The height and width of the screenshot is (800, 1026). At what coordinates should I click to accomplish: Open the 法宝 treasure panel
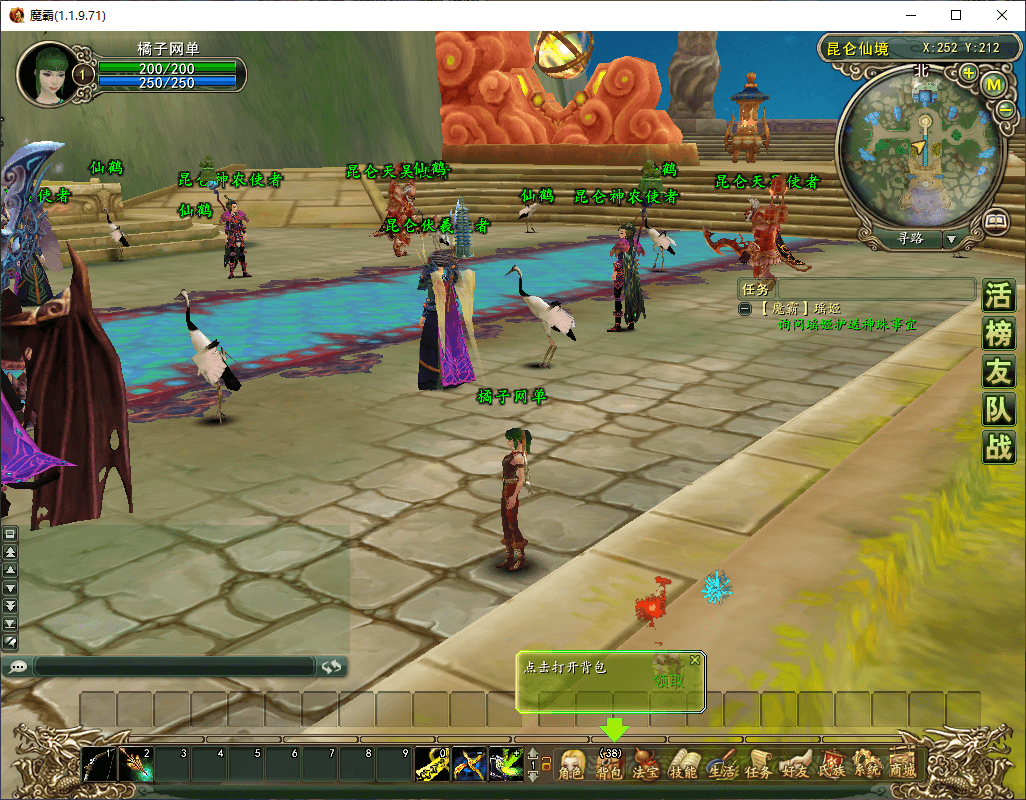(x=646, y=767)
